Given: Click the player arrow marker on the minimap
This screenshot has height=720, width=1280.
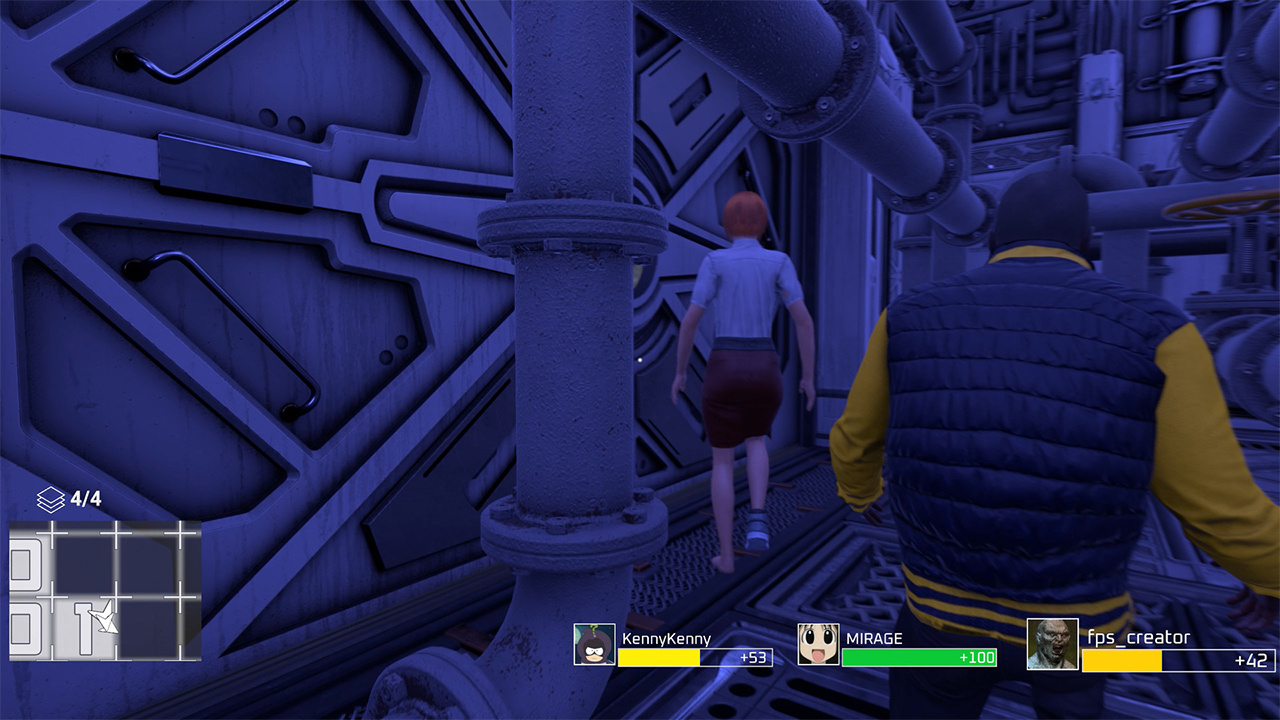Looking at the screenshot, I should (x=103, y=619).
